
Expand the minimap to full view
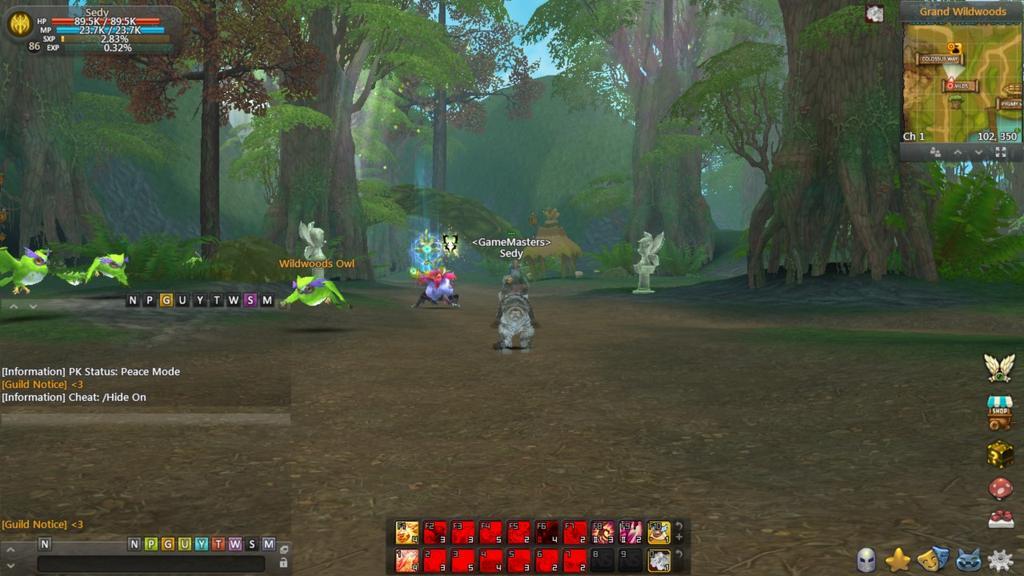pyautogui.click(x=1000, y=152)
